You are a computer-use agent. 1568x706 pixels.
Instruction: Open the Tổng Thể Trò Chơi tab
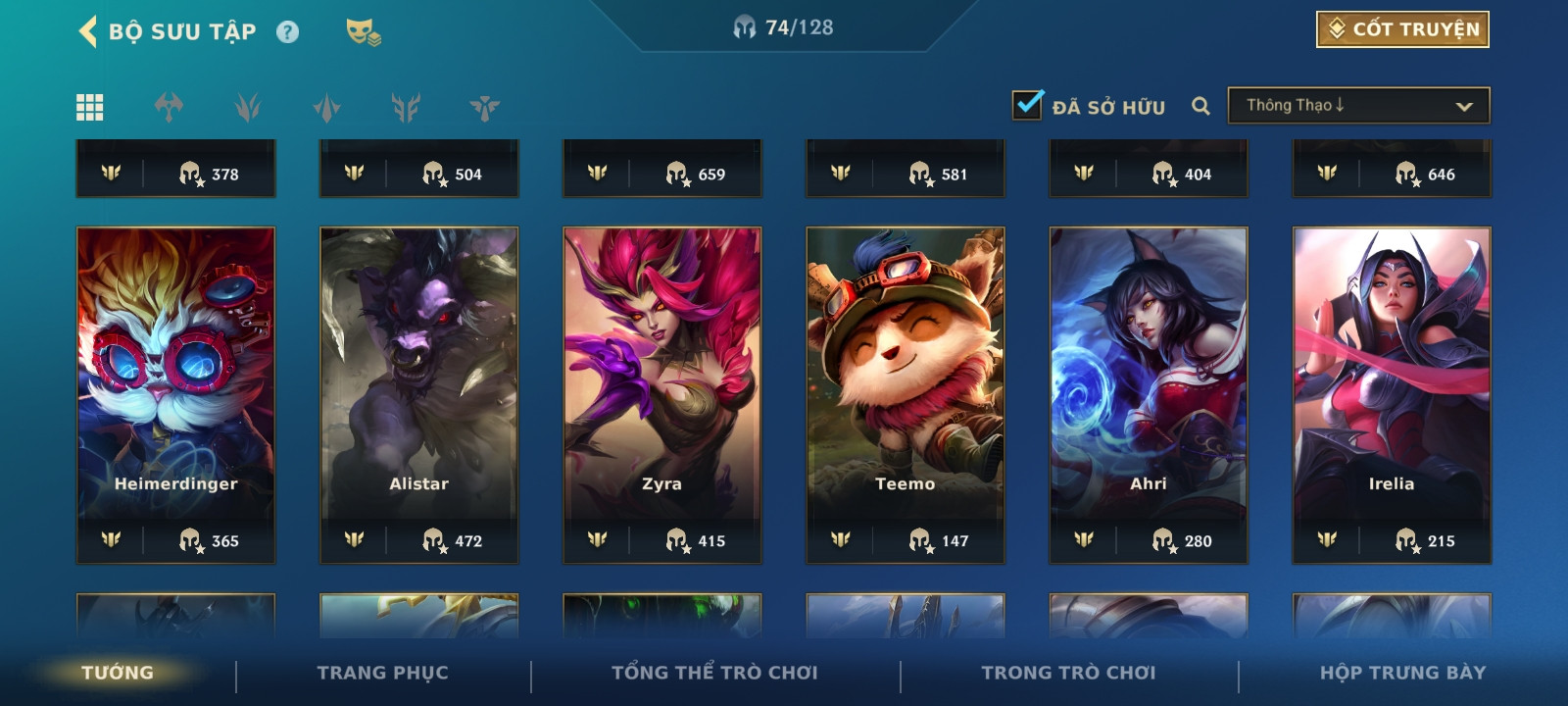714,673
